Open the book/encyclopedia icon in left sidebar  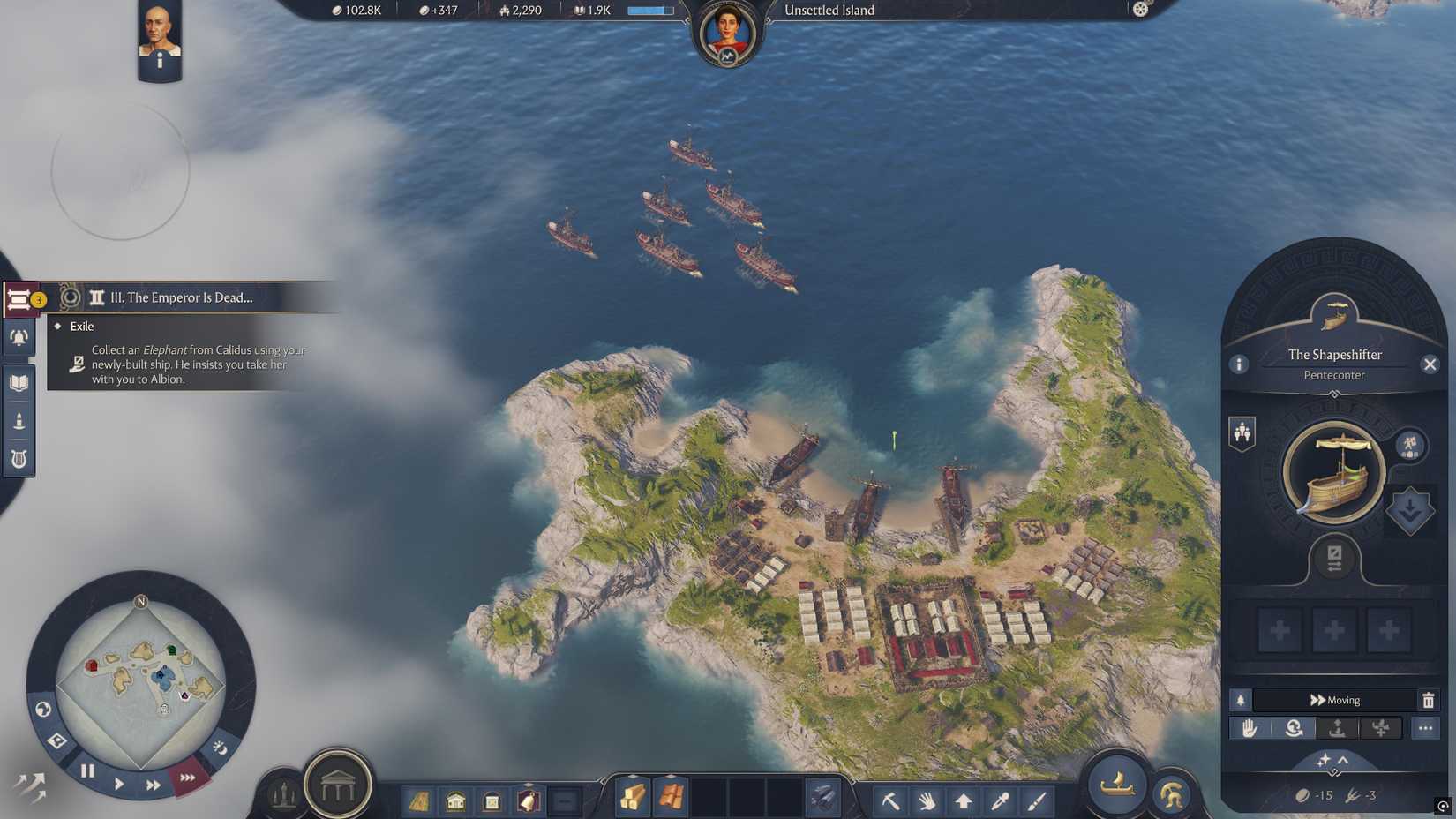click(19, 382)
